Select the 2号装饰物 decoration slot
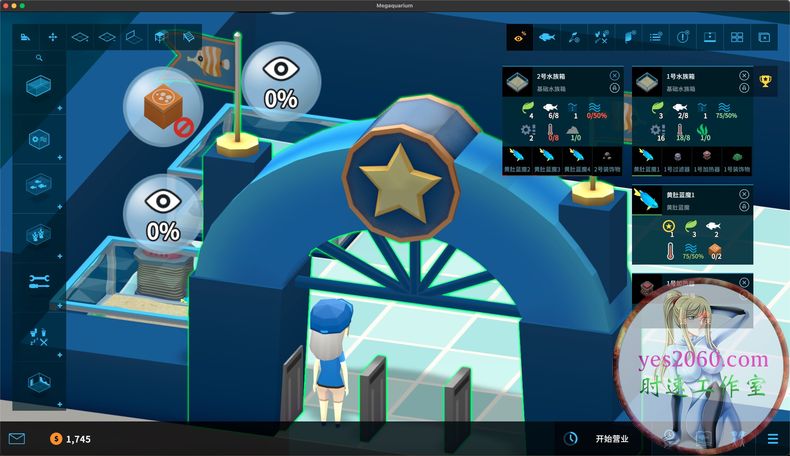 point(607,158)
